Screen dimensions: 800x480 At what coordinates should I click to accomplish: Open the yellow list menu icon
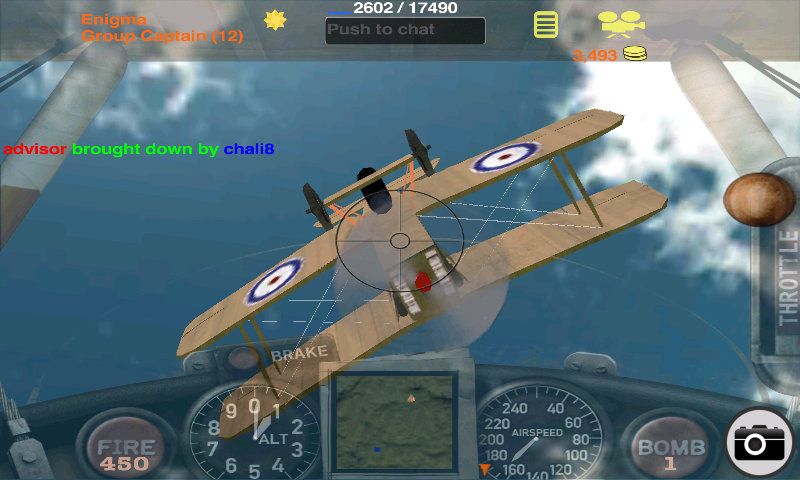(545, 24)
